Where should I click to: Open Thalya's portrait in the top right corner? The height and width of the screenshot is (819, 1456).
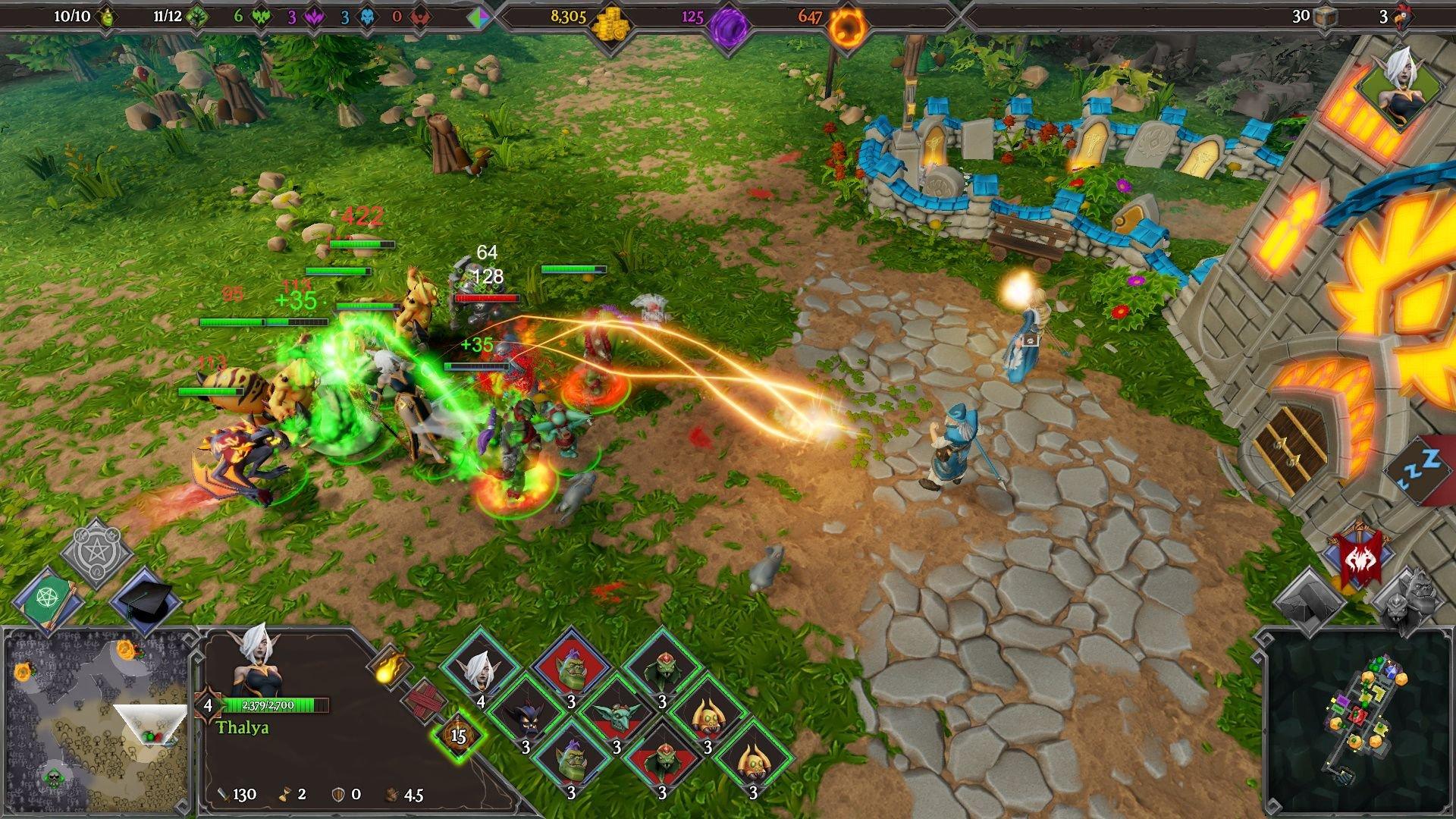tap(1401, 83)
